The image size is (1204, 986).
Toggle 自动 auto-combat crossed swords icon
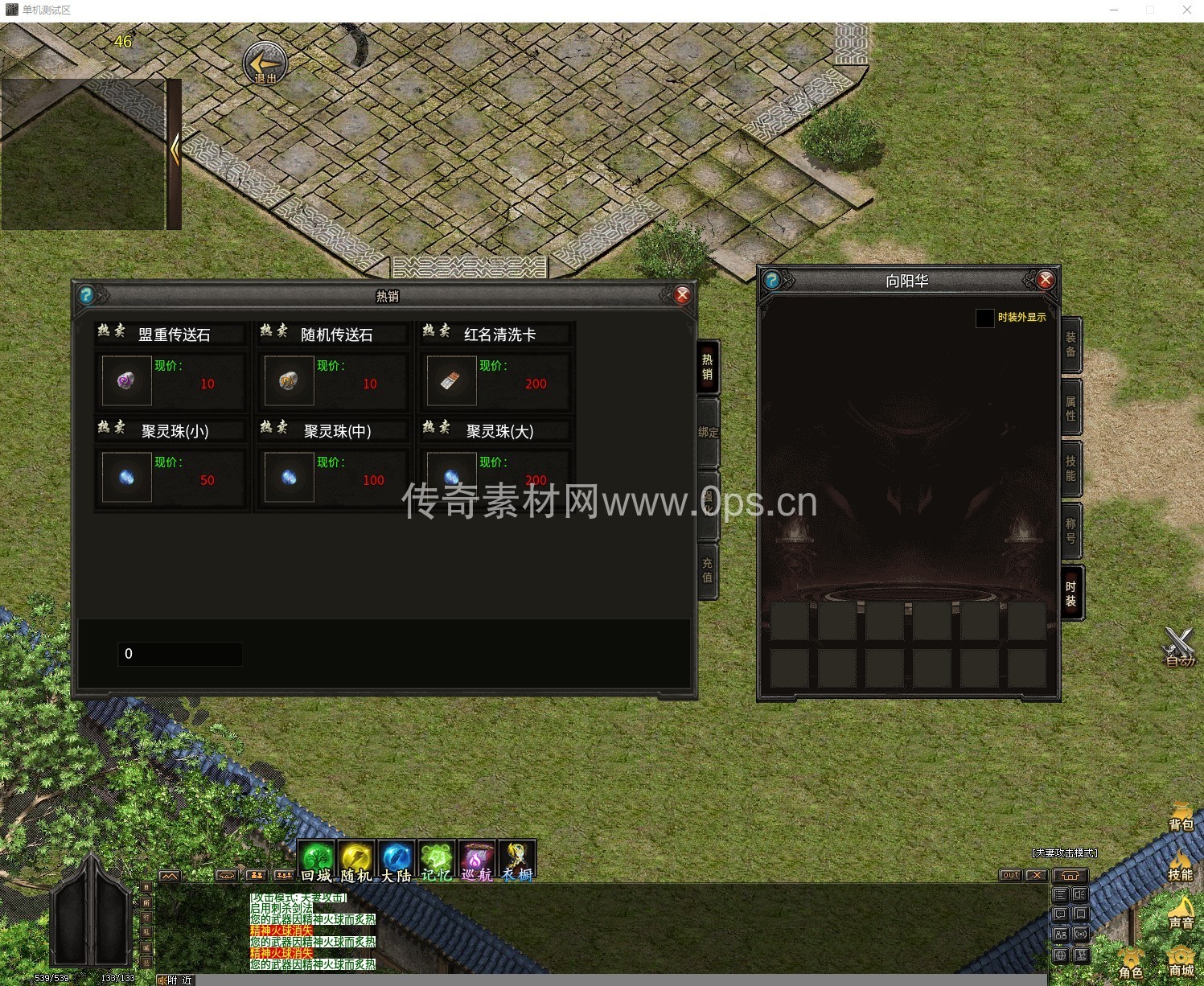tap(1179, 646)
